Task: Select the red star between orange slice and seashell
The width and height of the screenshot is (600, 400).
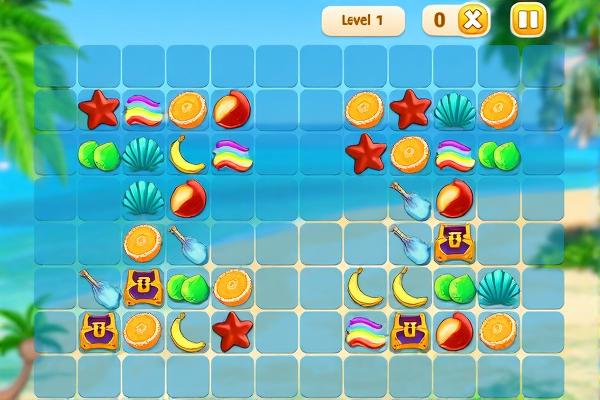Action: pyautogui.click(x=409, y=109)
